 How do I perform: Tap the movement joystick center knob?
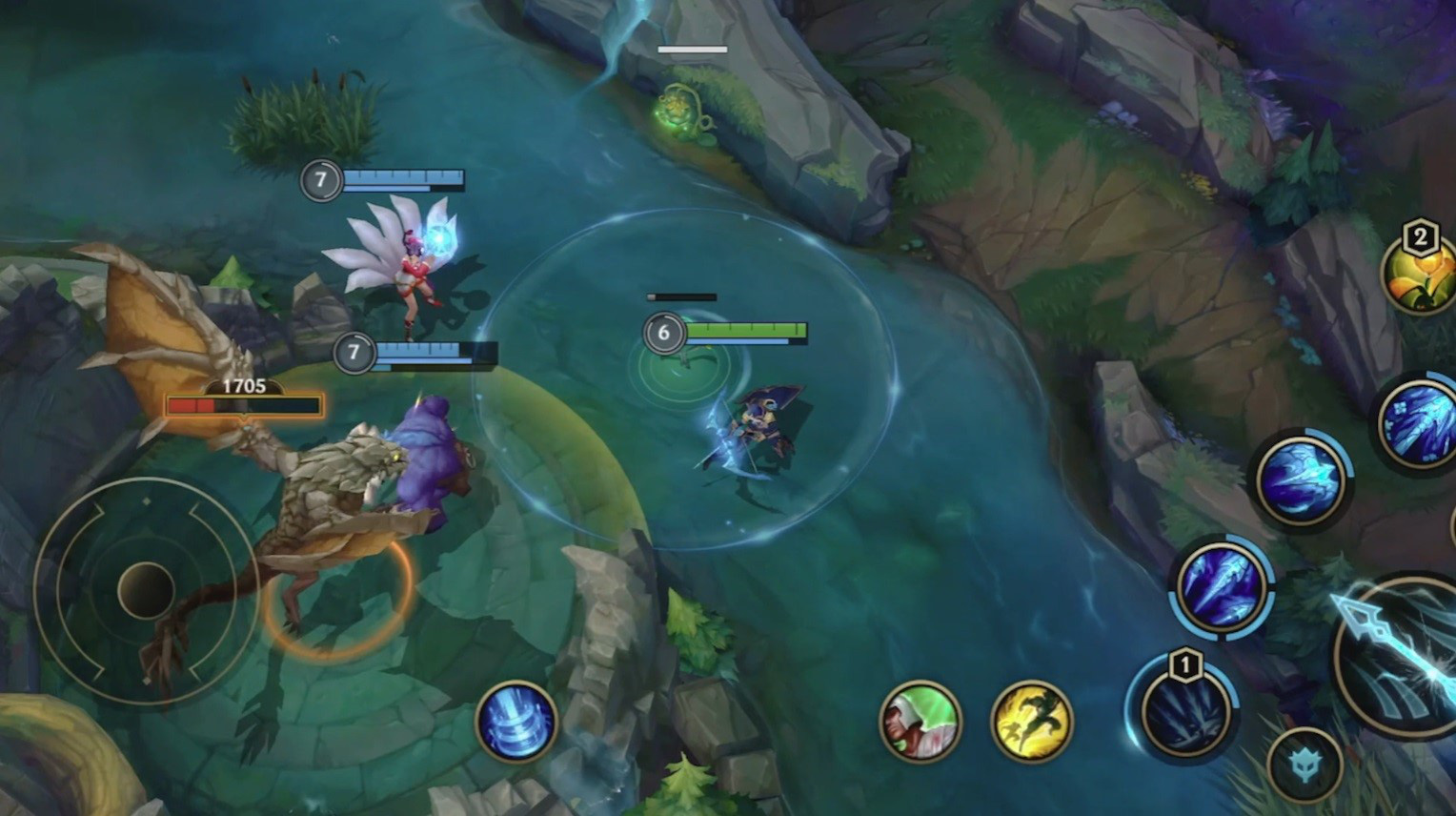coord(146,589)
